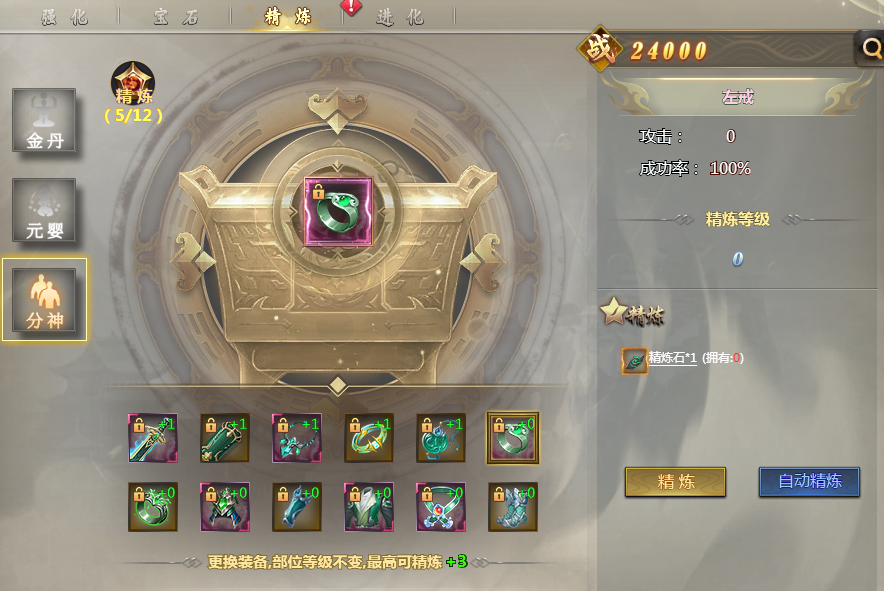Choose the green bracer slot with +1
The width and height of the screenshot is (884, 591).
(x=225, y=438)
